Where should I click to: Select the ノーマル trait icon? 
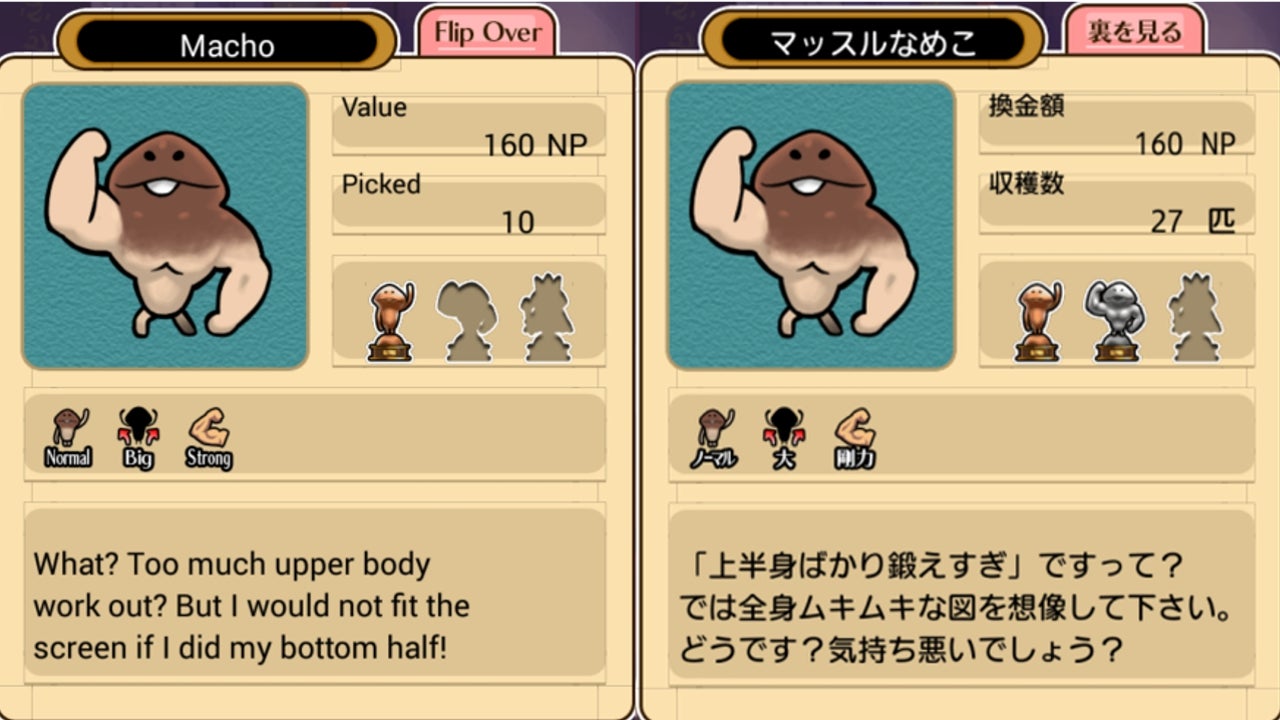pyautogui.click(x=714, y=438)
